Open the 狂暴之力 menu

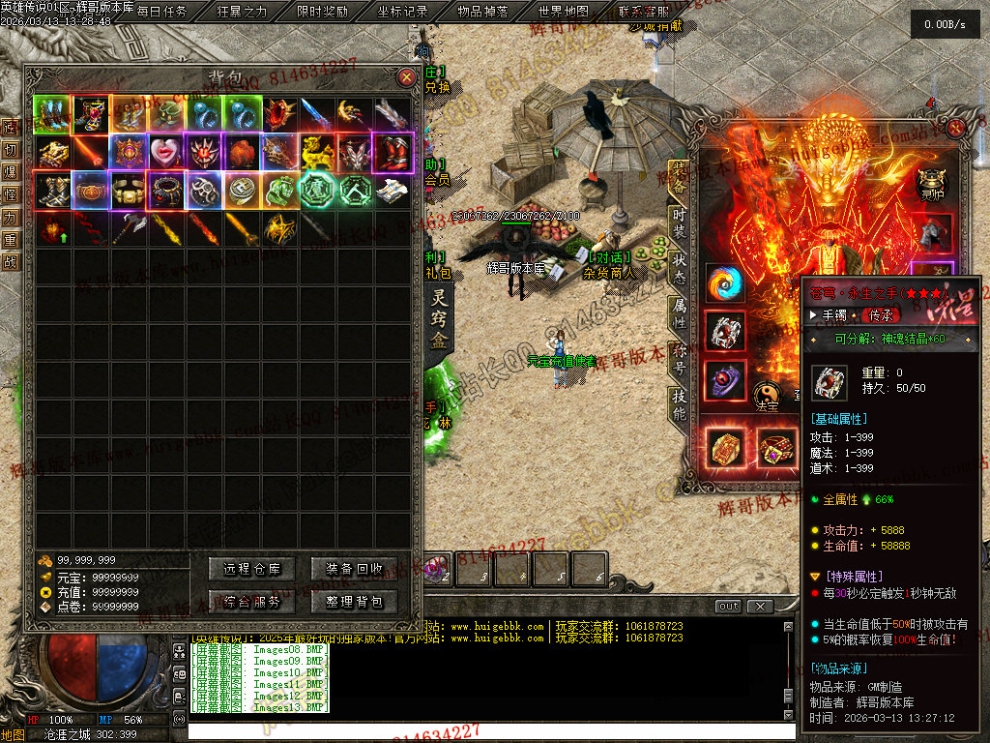(242, 12)
